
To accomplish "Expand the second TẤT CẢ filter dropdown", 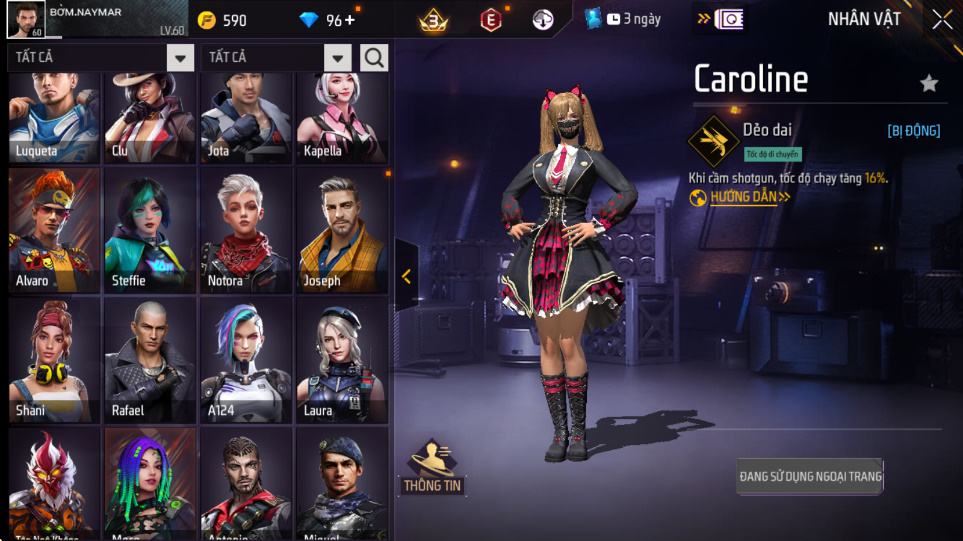I will click(338, 58).
